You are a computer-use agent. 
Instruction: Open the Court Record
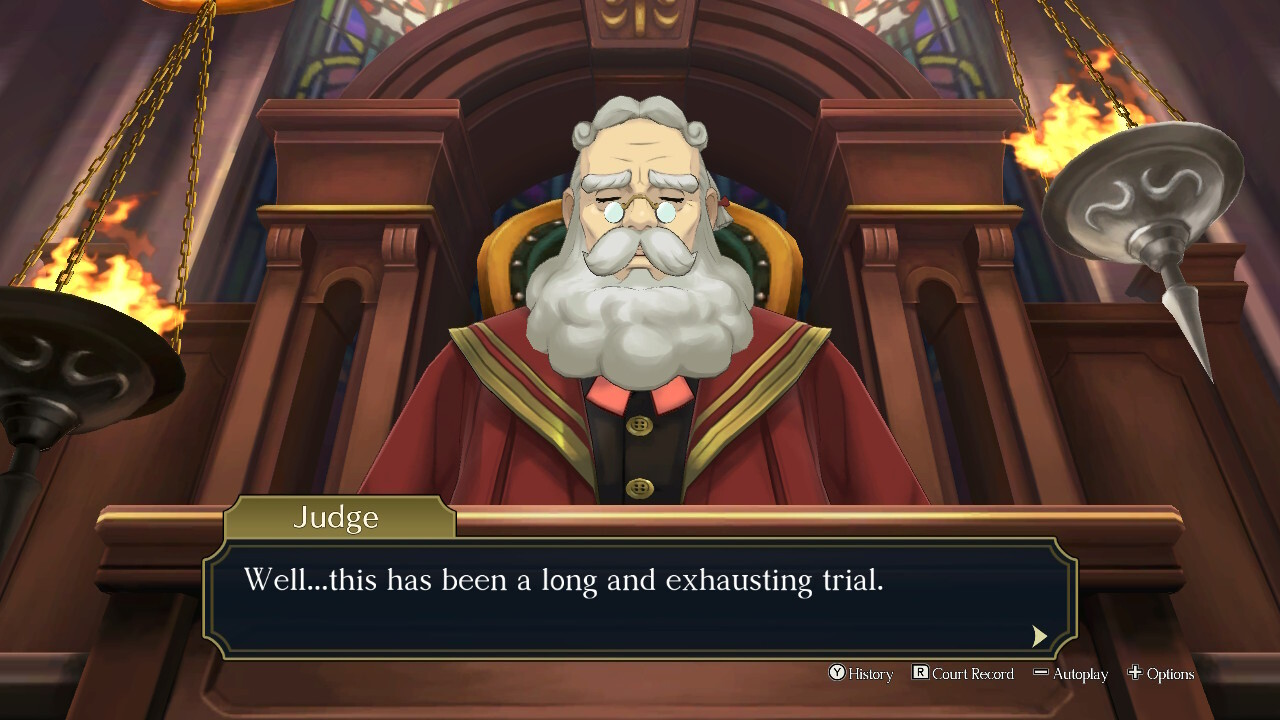[x=963, y=674]
